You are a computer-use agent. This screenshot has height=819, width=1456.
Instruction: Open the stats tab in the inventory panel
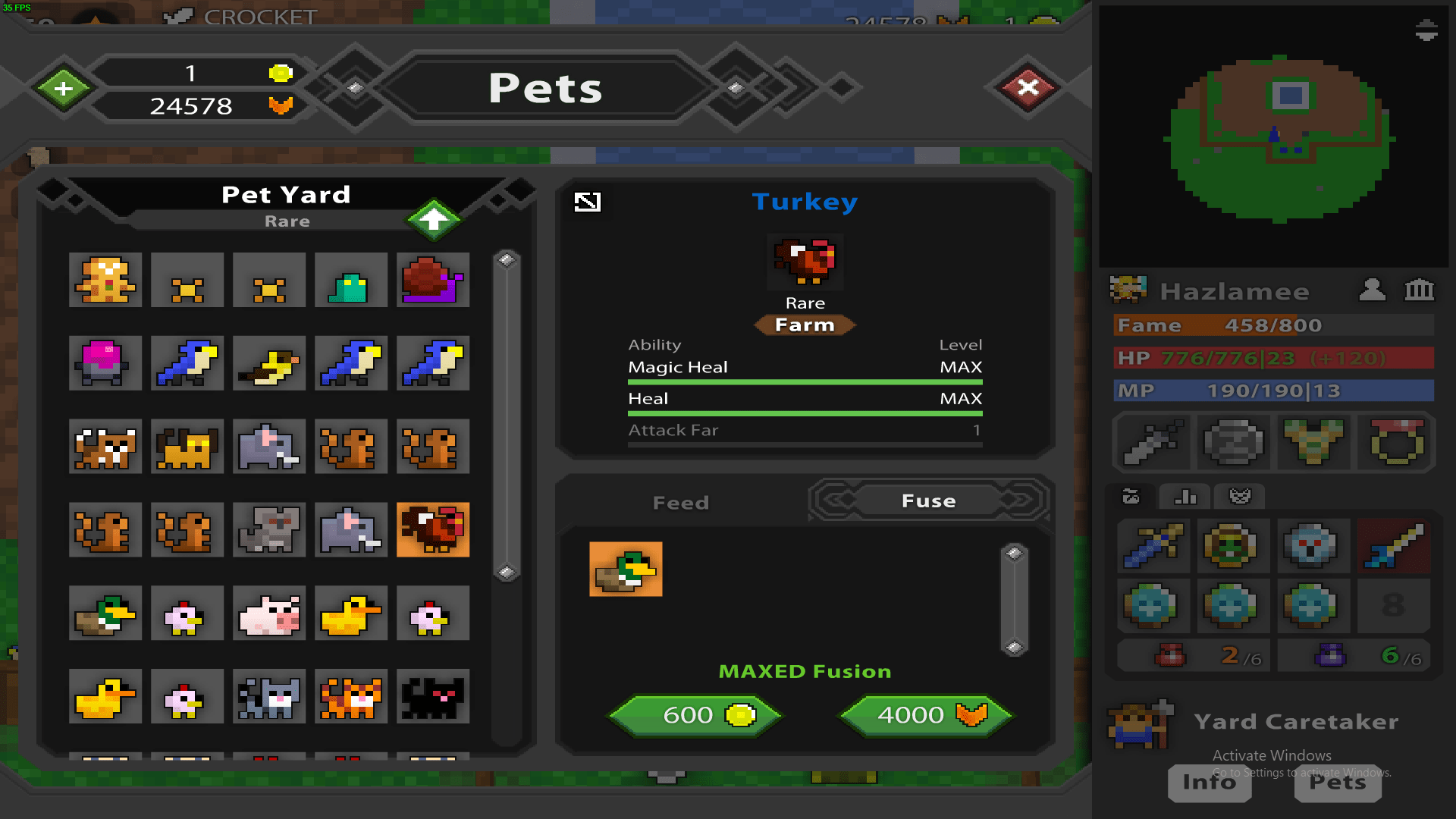coord(1184,497)
